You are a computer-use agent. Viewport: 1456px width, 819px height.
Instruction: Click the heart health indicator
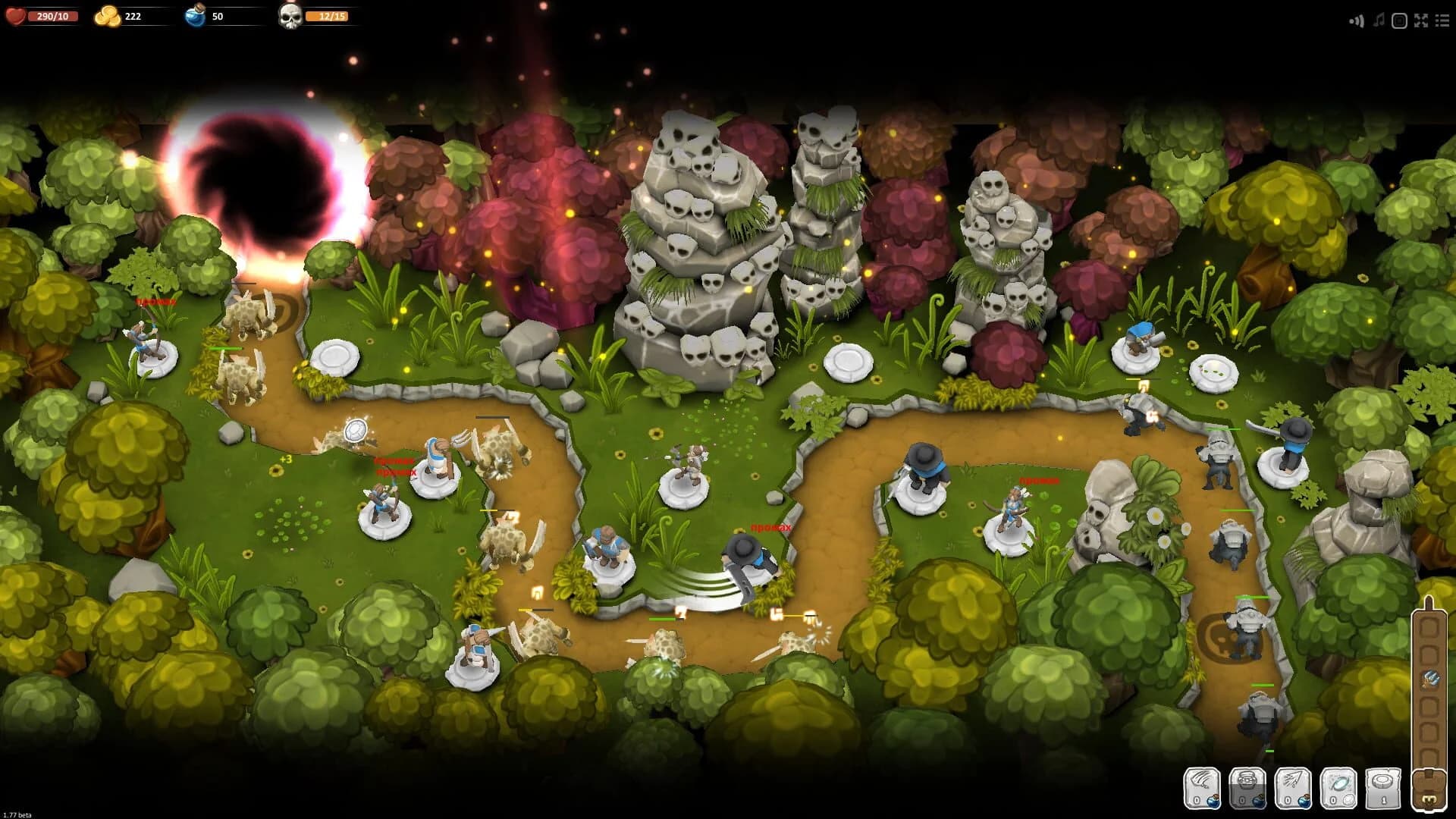15,14
